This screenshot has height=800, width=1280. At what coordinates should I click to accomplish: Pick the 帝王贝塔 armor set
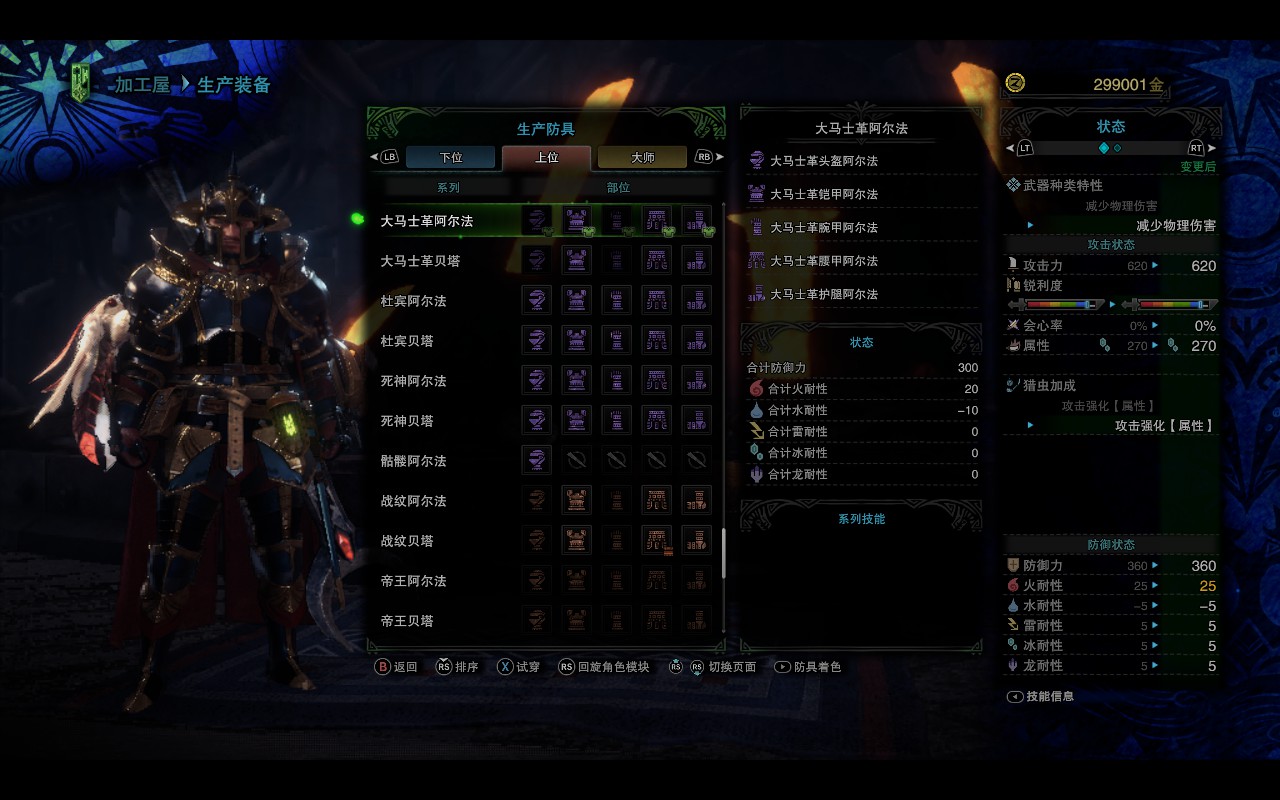(x=406, y=621)
